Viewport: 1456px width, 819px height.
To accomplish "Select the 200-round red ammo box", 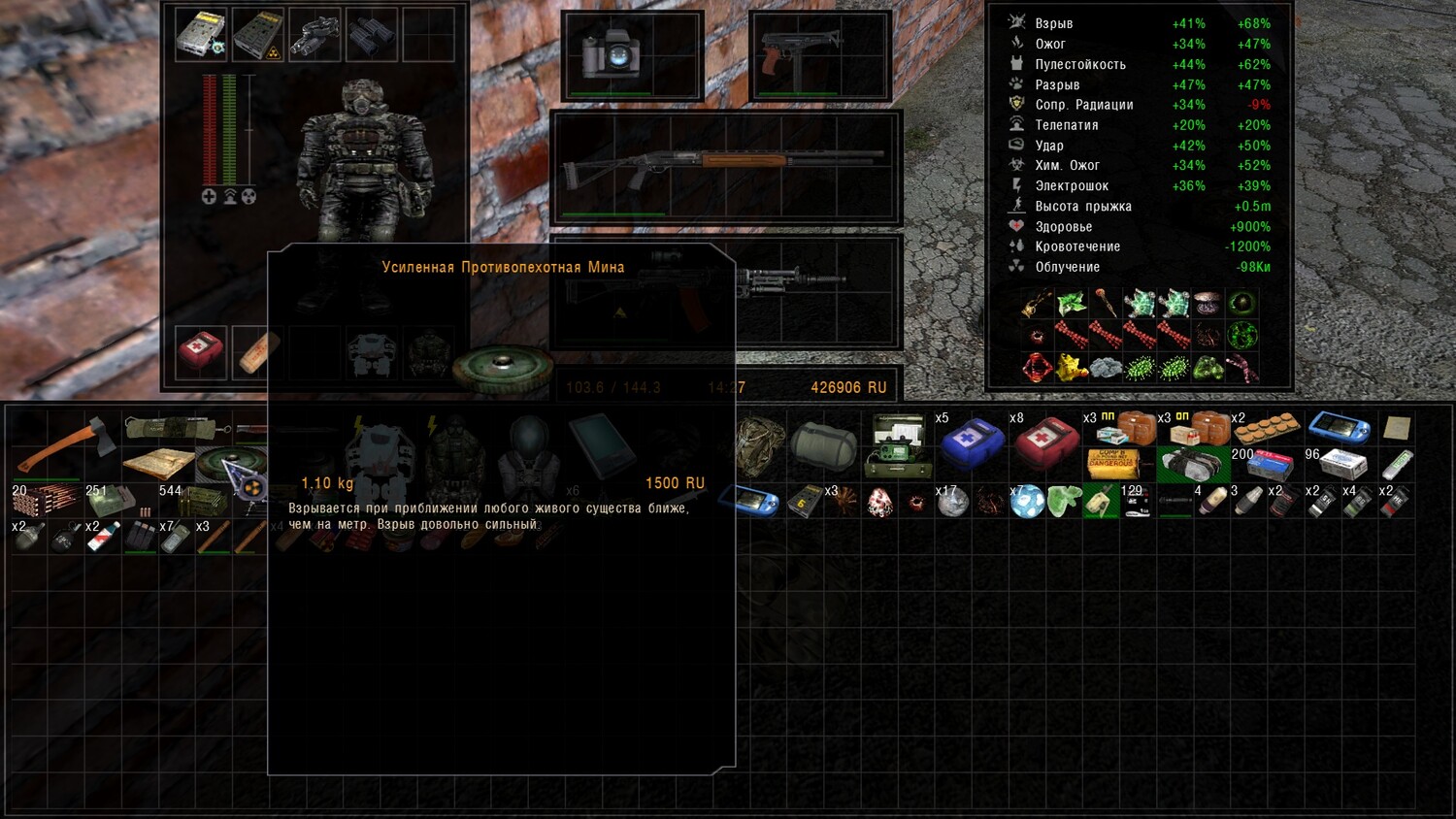I will (1269, 464).
